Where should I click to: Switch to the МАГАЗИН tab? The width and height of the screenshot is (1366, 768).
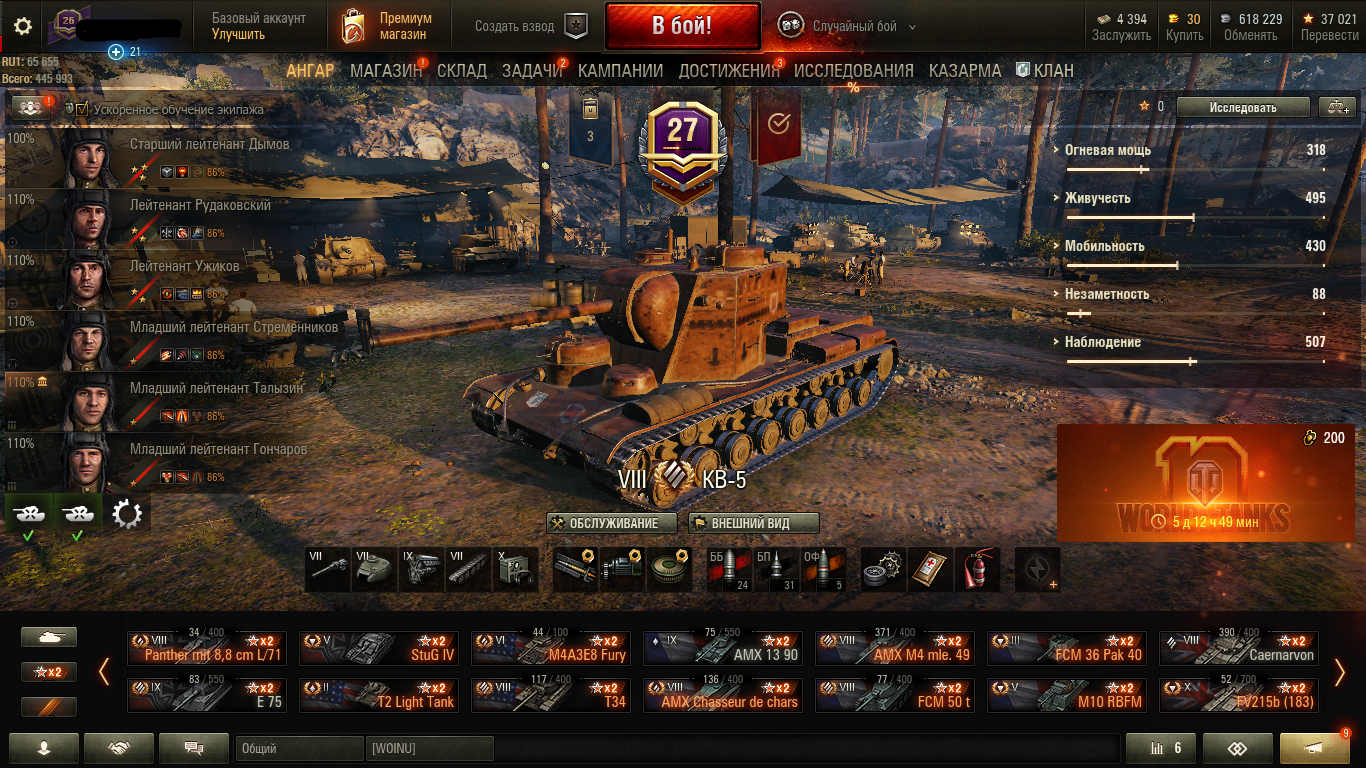(386, 71)
